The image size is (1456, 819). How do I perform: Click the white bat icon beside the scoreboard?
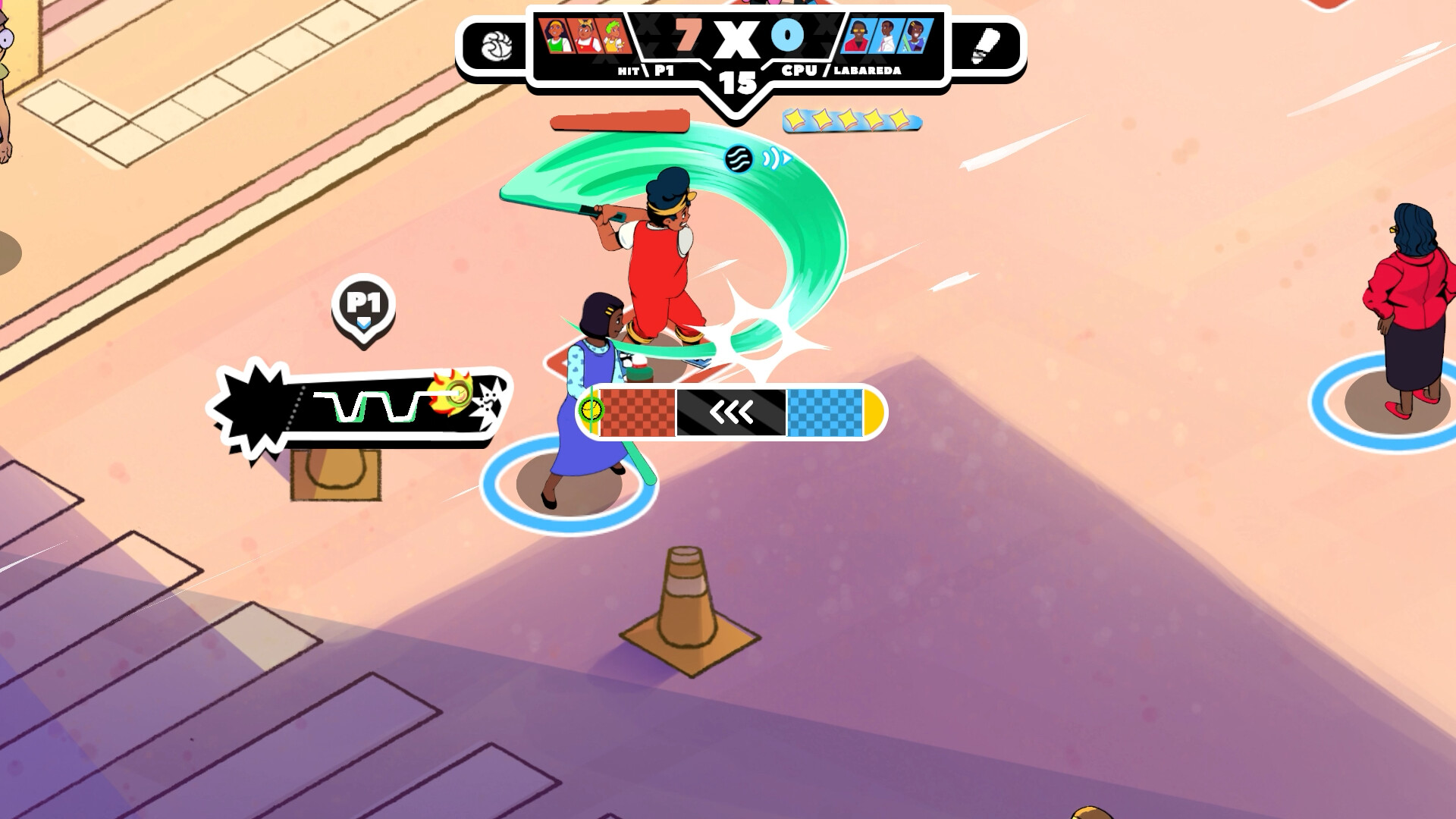[984, 46]
